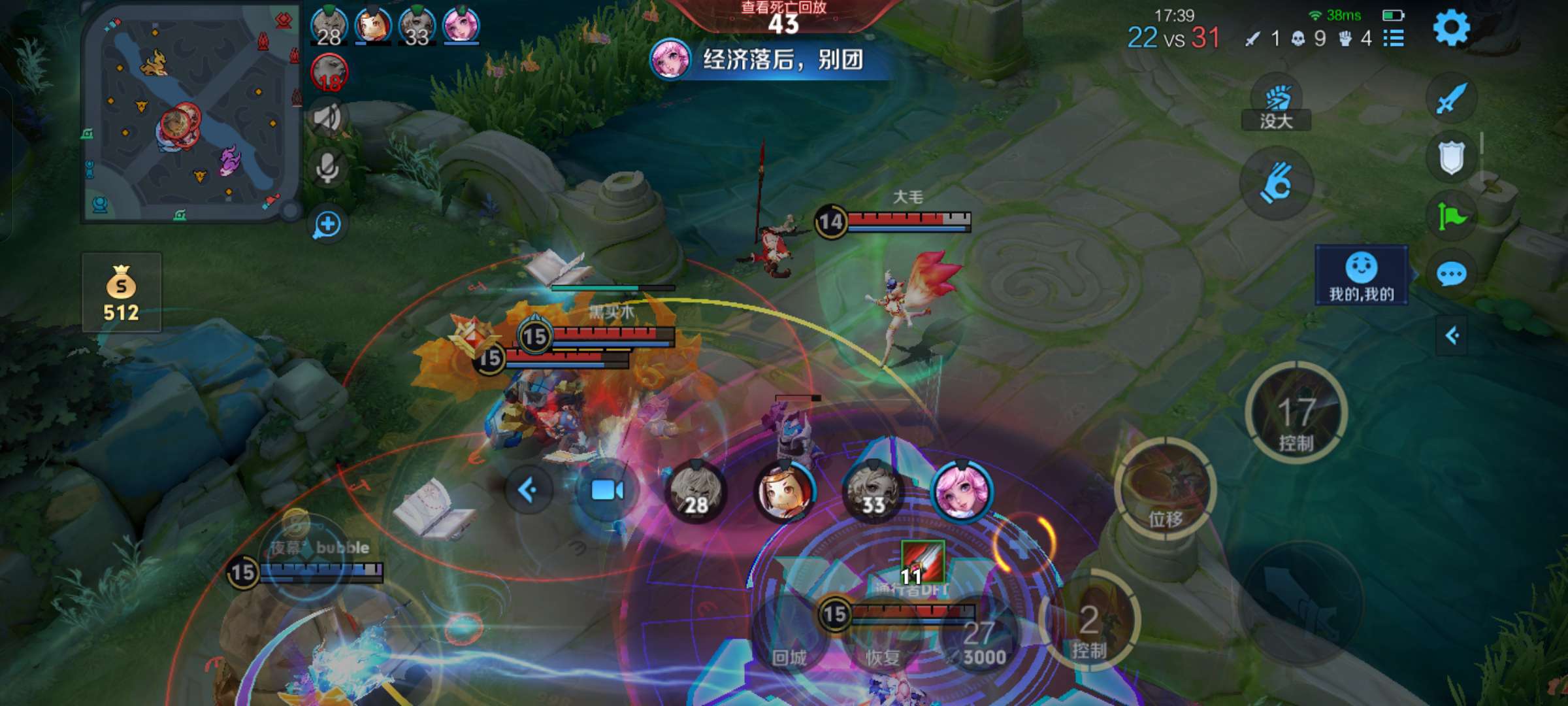Open the shop with 512 gold
1568x706 pixels.
point(122,293)
